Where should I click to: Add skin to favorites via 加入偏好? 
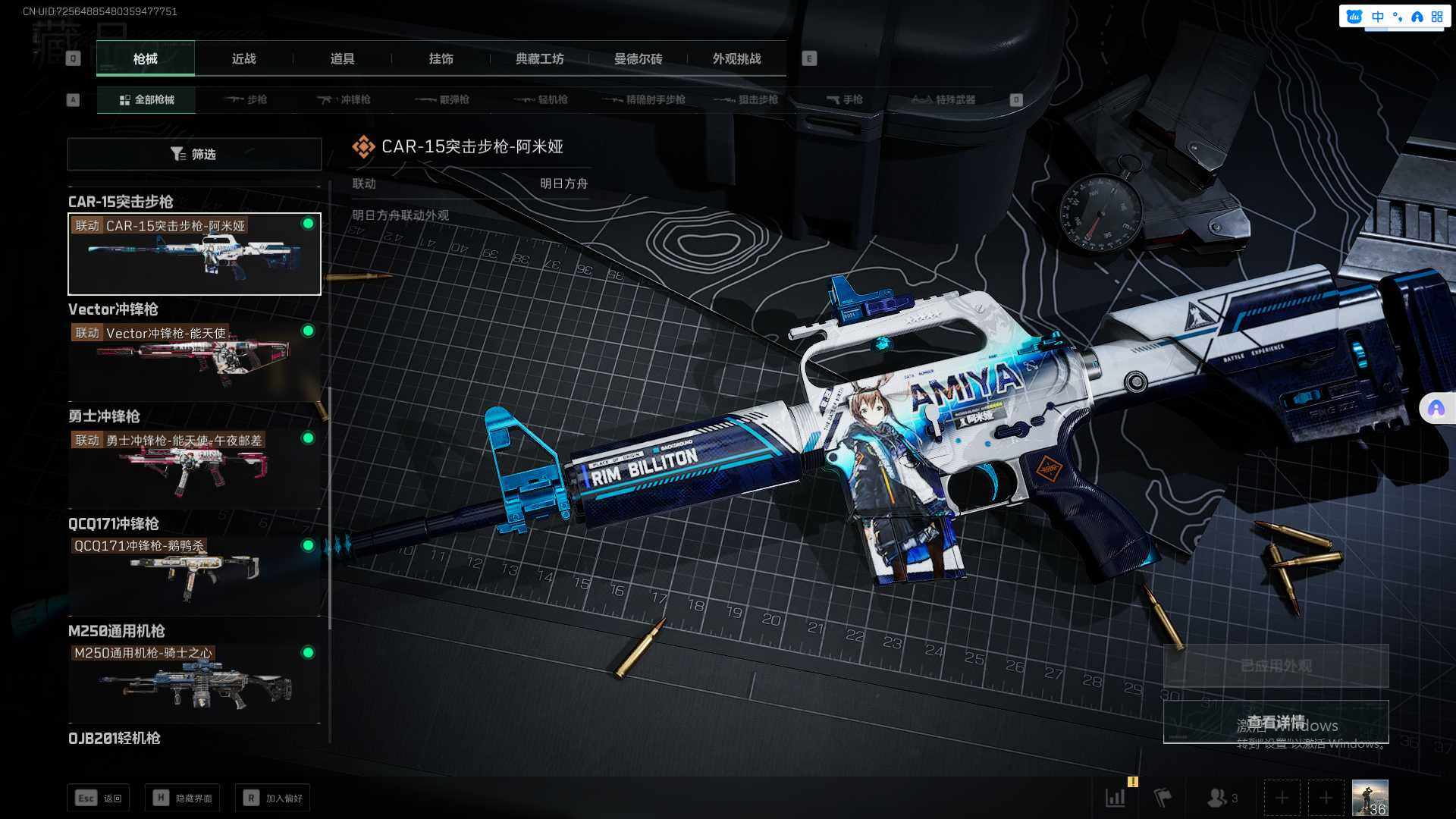[x=273, y=798]
